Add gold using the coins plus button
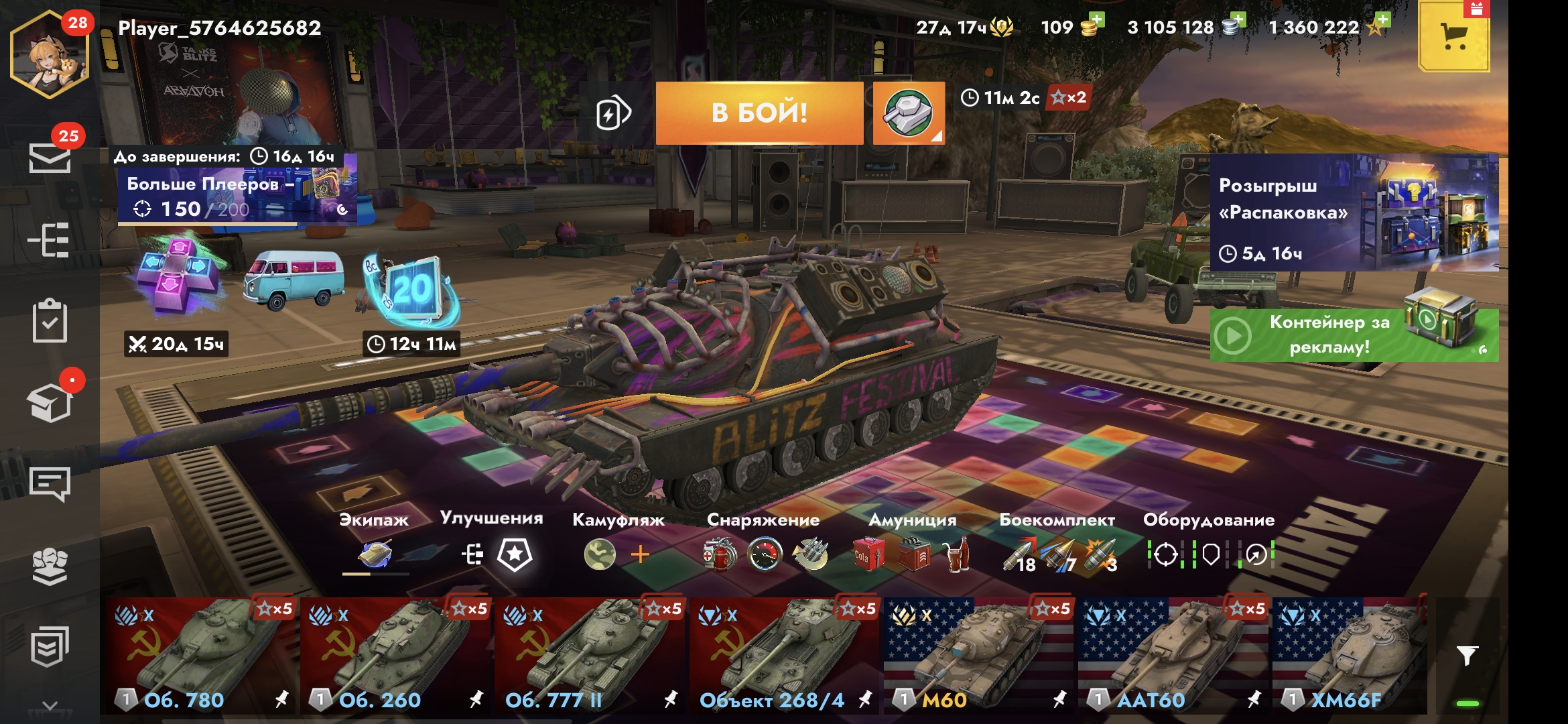Viewport: 1568px width, 724px height. tap(1096, 20)
